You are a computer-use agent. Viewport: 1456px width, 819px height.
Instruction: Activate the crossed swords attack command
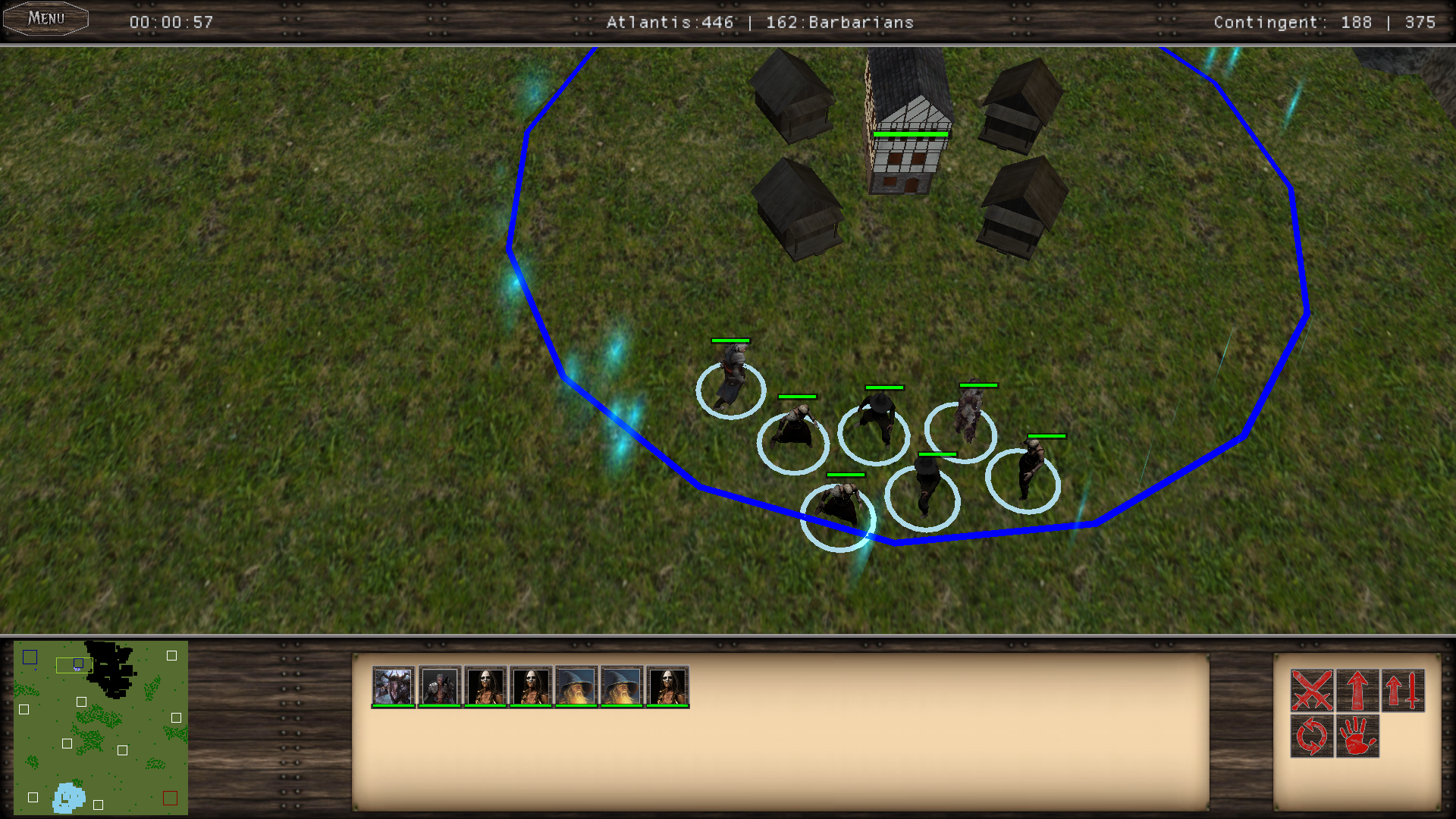tap(1312, 690)
